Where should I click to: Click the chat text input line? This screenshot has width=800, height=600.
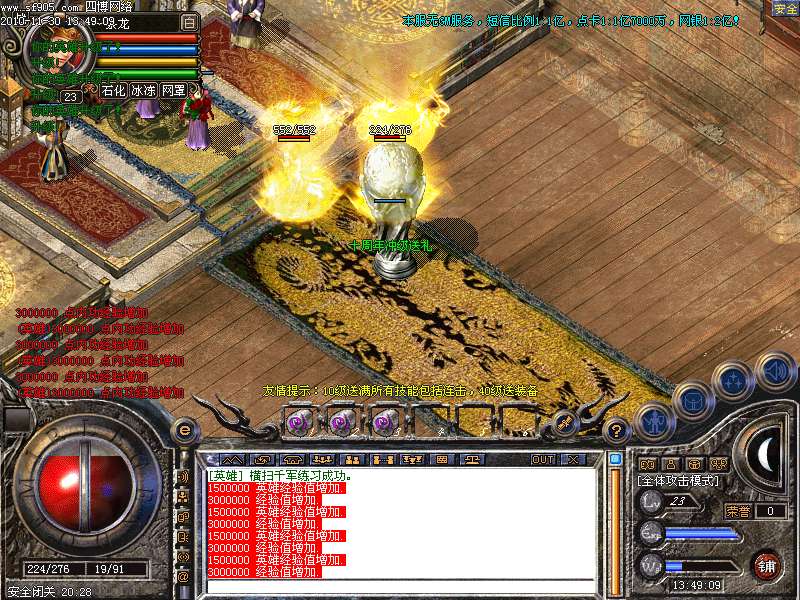pyautogui.click(x=400, y=588)
